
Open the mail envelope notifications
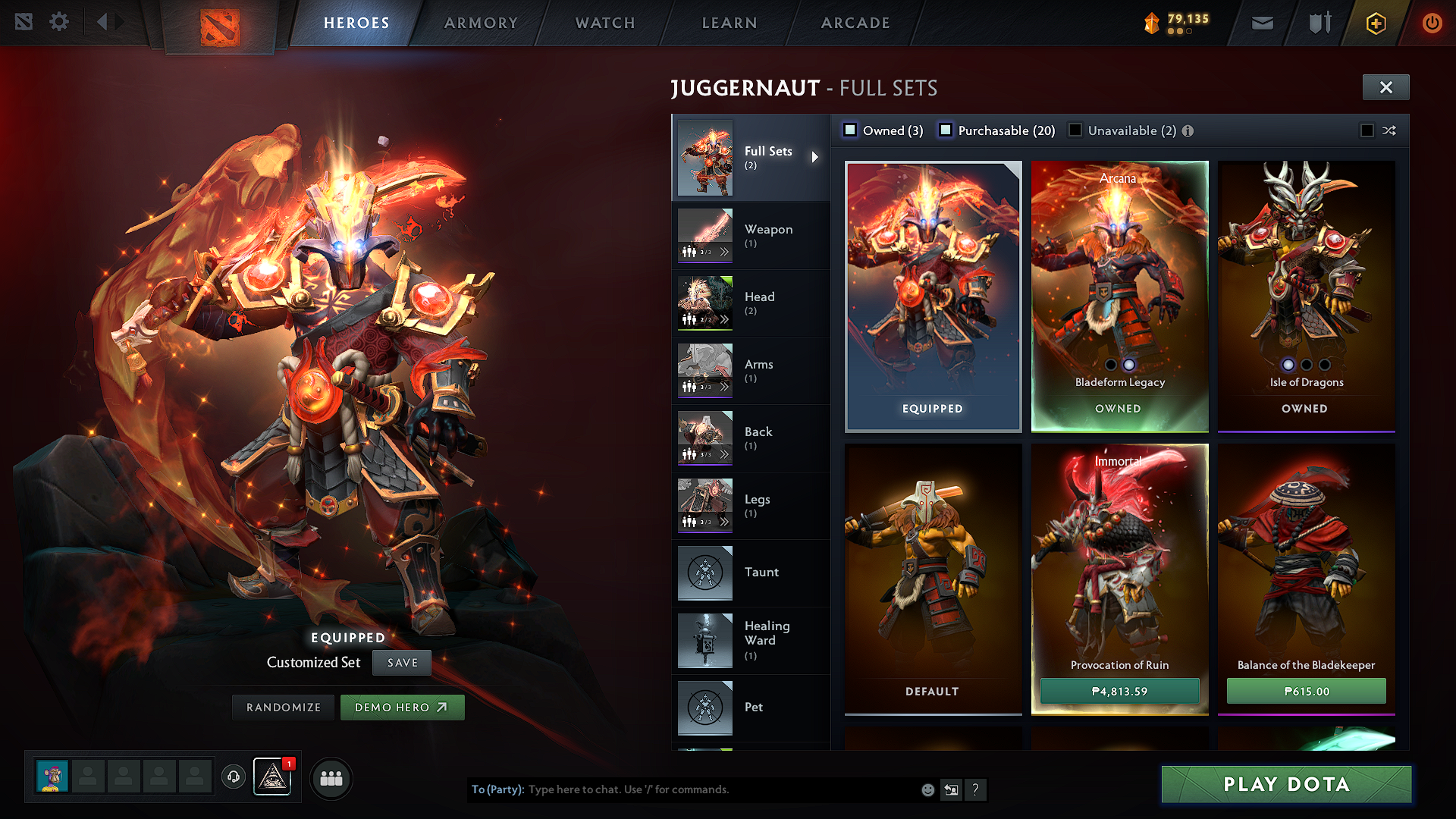(x=1262, y=23)
